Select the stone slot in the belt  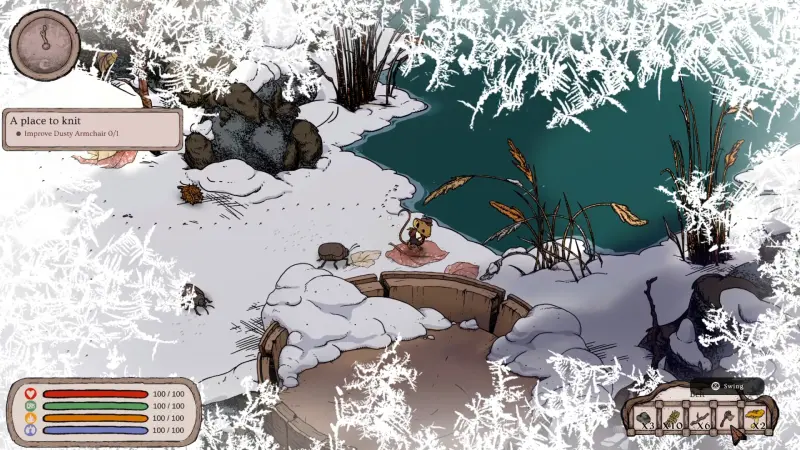click(646, 417)
